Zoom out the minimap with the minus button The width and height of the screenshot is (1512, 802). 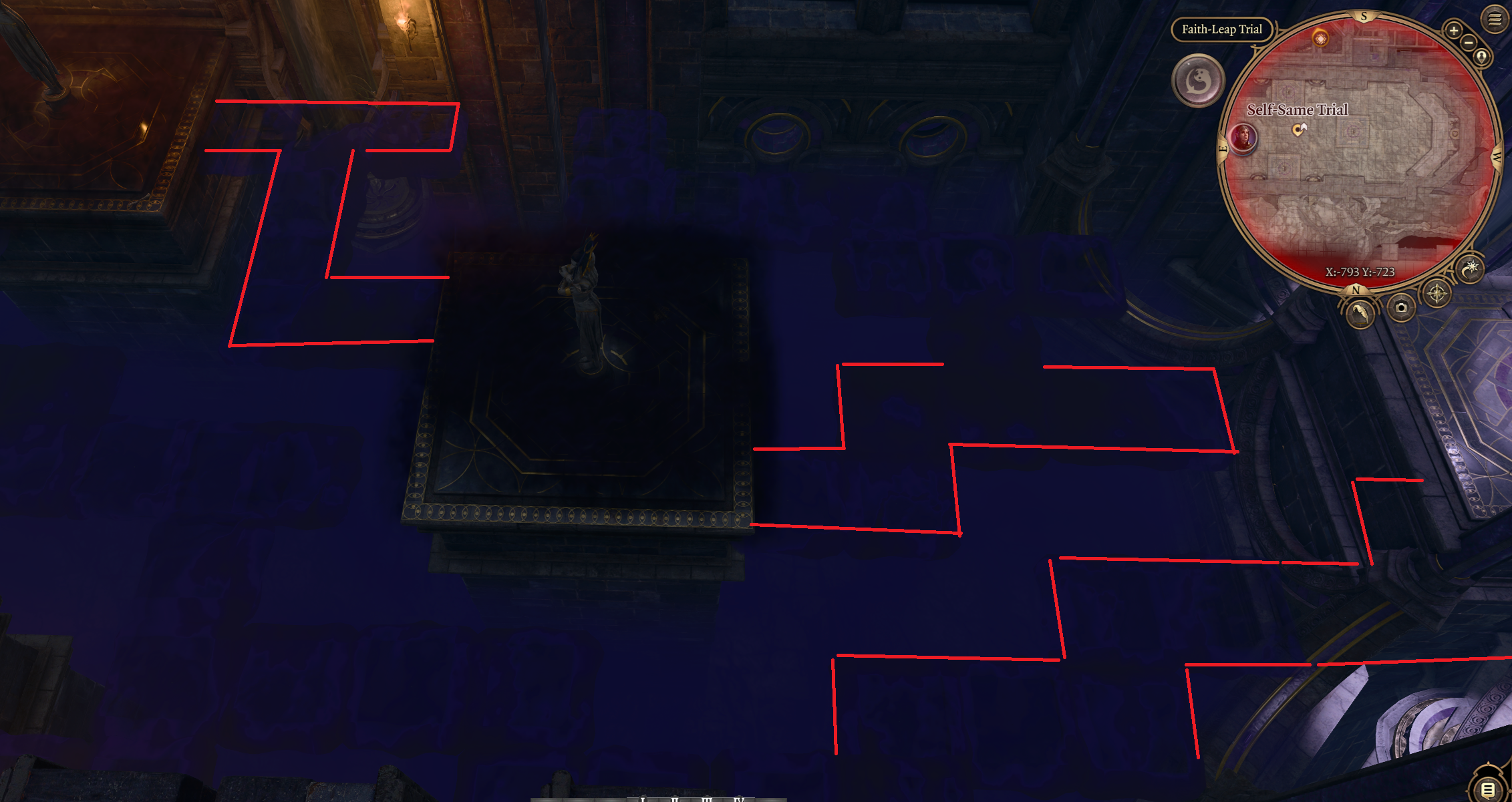click(1469, 43)
